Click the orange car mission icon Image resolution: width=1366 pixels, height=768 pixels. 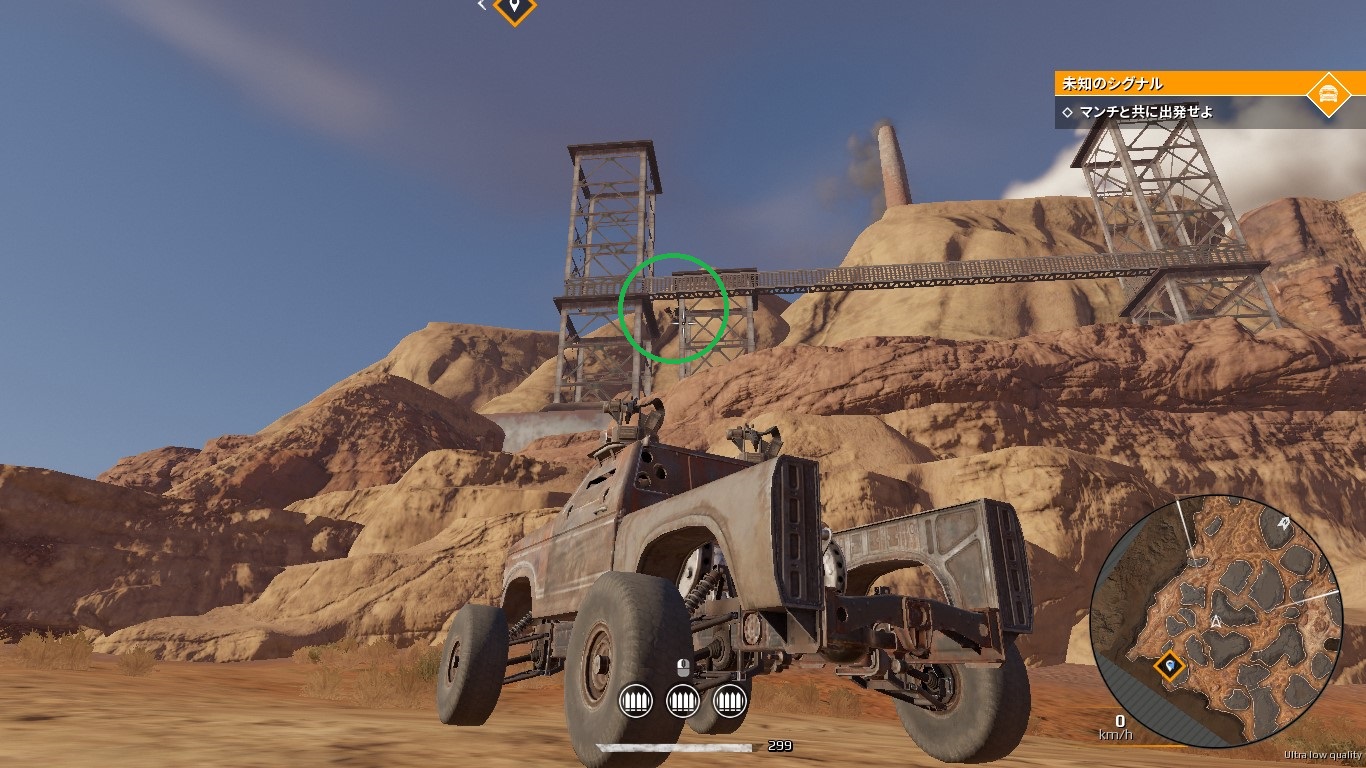point(1328,94)
